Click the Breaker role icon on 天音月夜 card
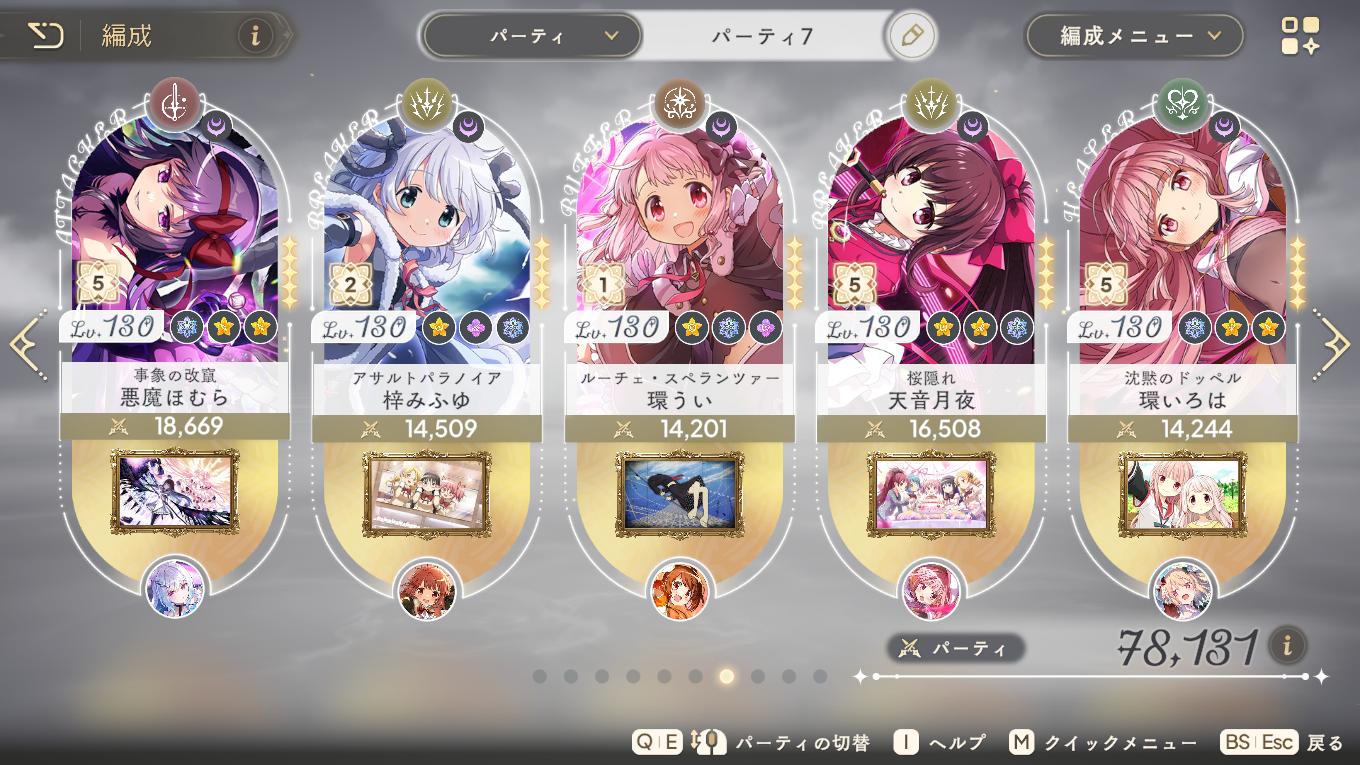Viewport: 1360px width, 765px height. [931, 103]
